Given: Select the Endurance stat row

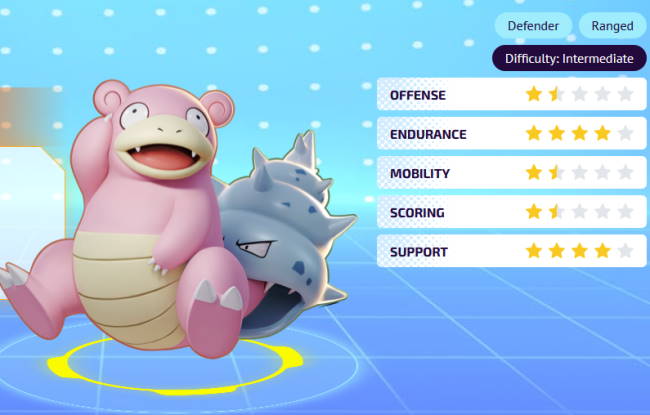Looking at the screenshot, I should click(x=510, y=134).
